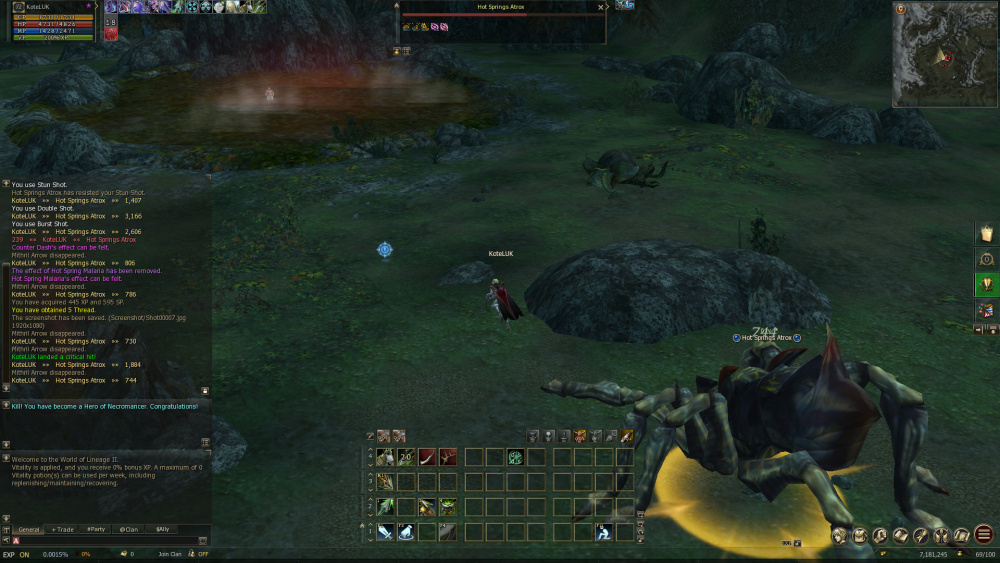
Task: Select the #Party chat tab
Action: pos(97,529)
